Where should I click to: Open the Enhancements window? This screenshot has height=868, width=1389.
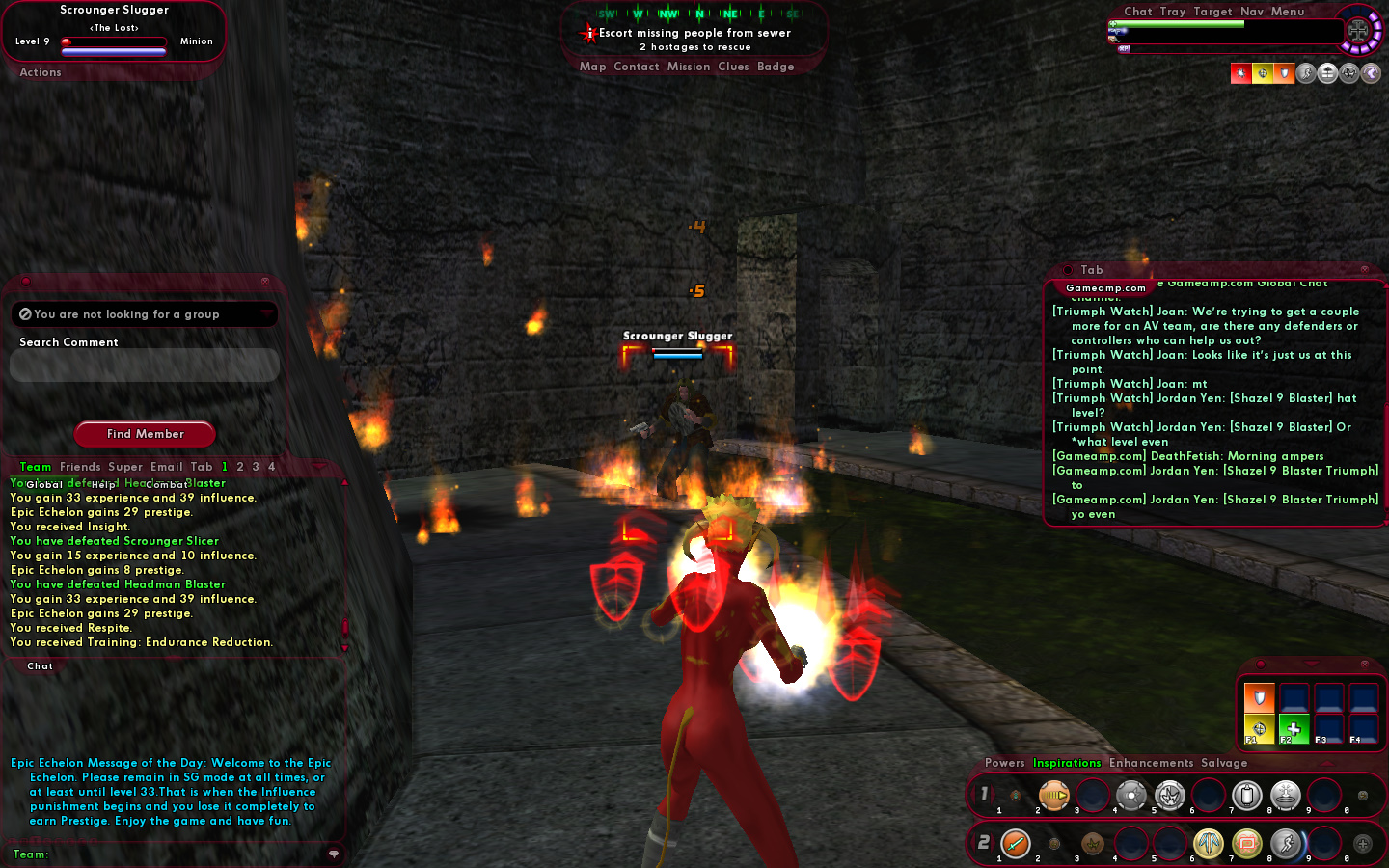click(1151, 763)
